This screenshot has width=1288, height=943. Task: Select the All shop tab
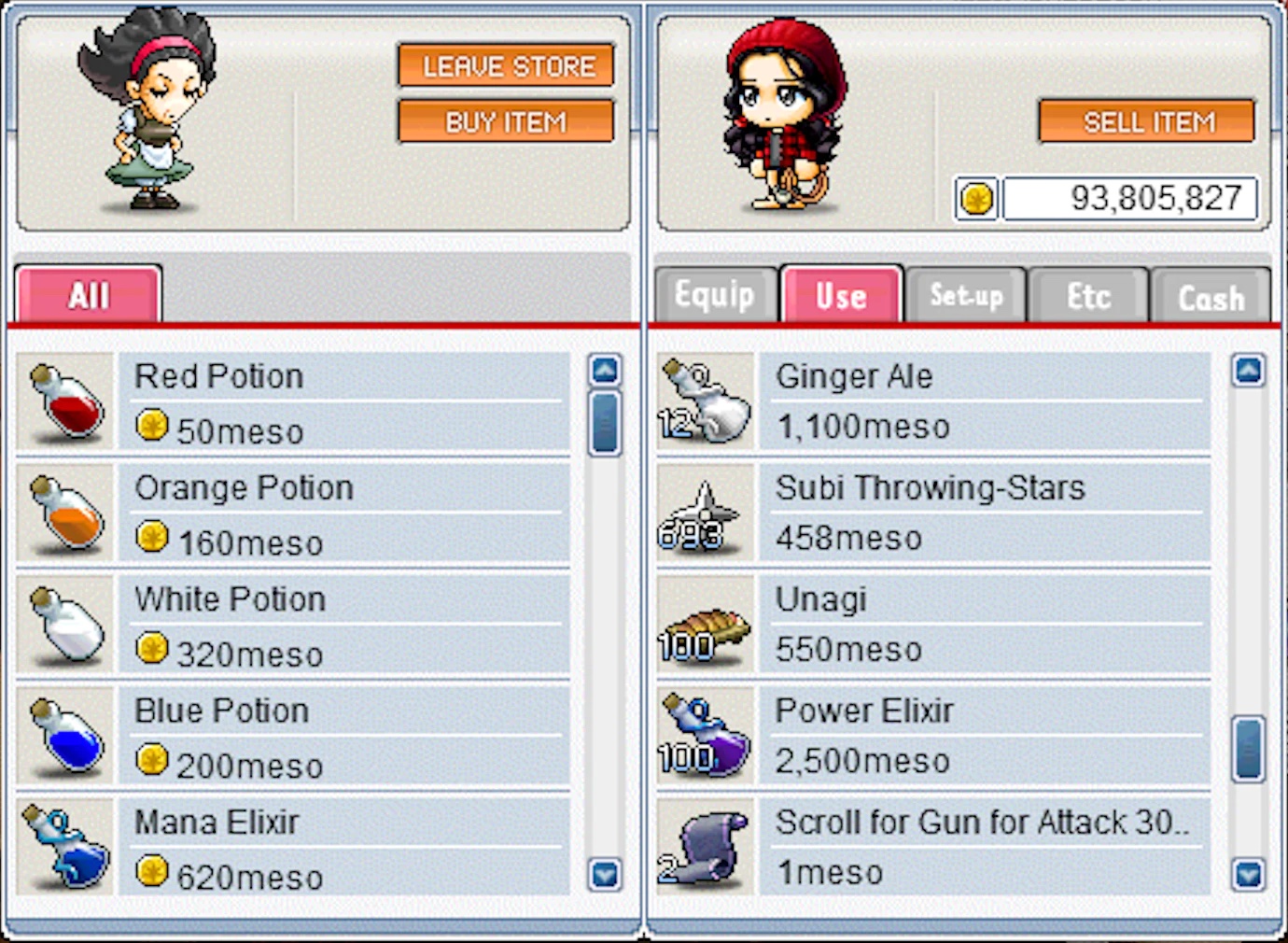(89, 296)
